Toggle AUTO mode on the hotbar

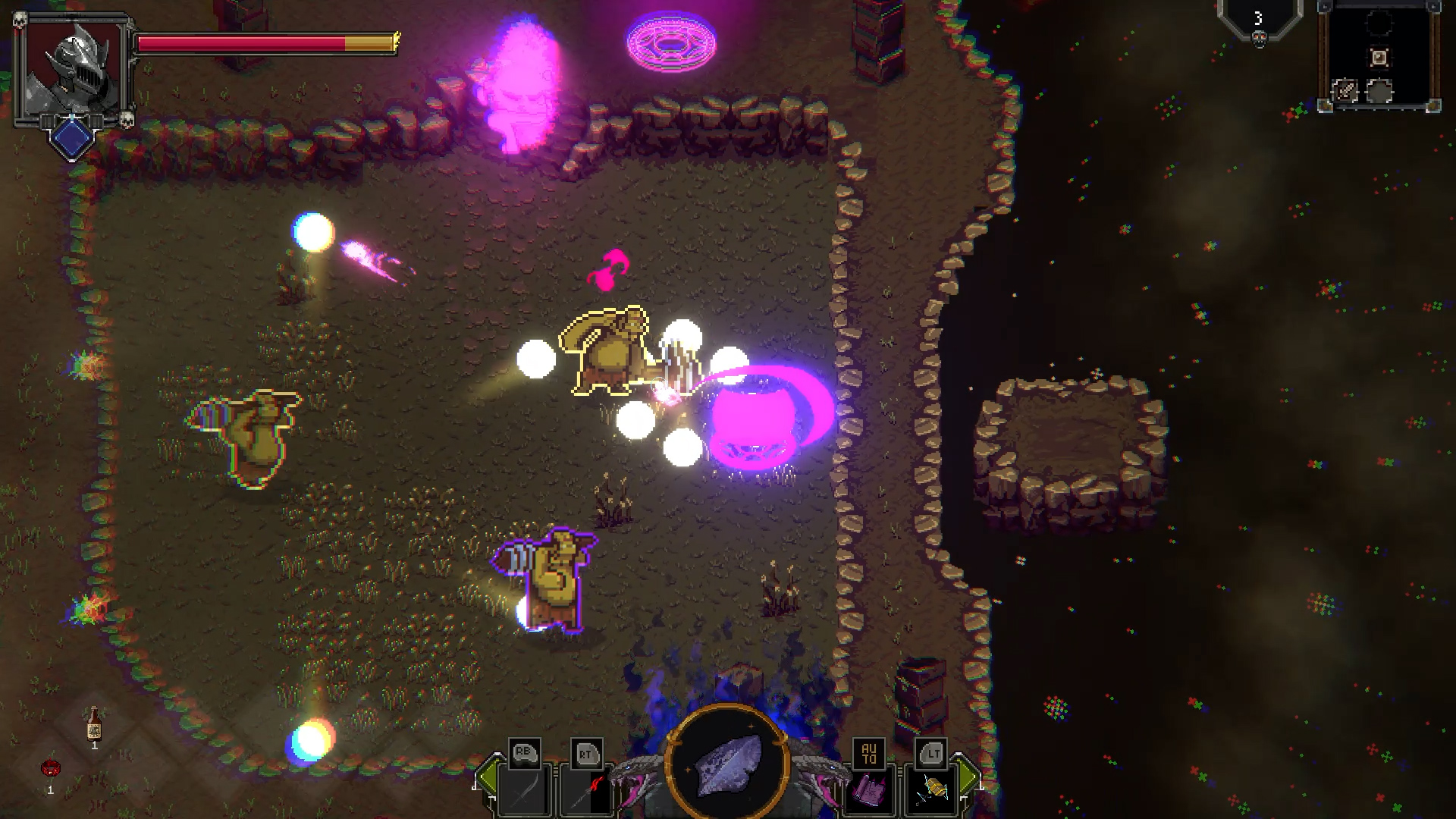869,753
